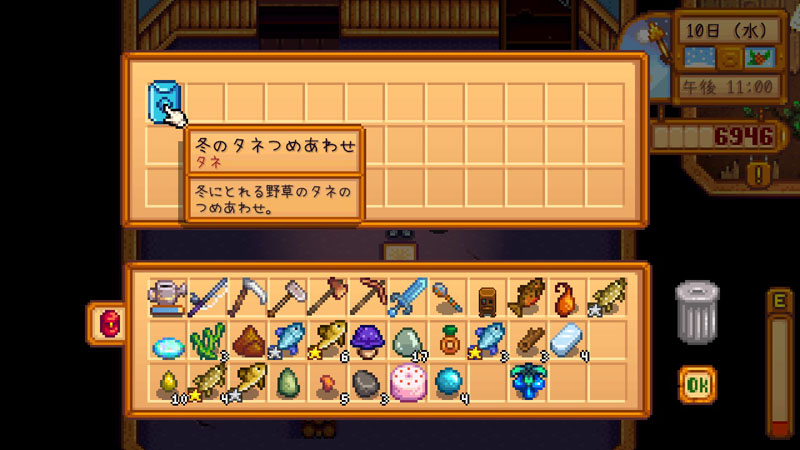Select the green seaweed stack

[x=206, y=339]
